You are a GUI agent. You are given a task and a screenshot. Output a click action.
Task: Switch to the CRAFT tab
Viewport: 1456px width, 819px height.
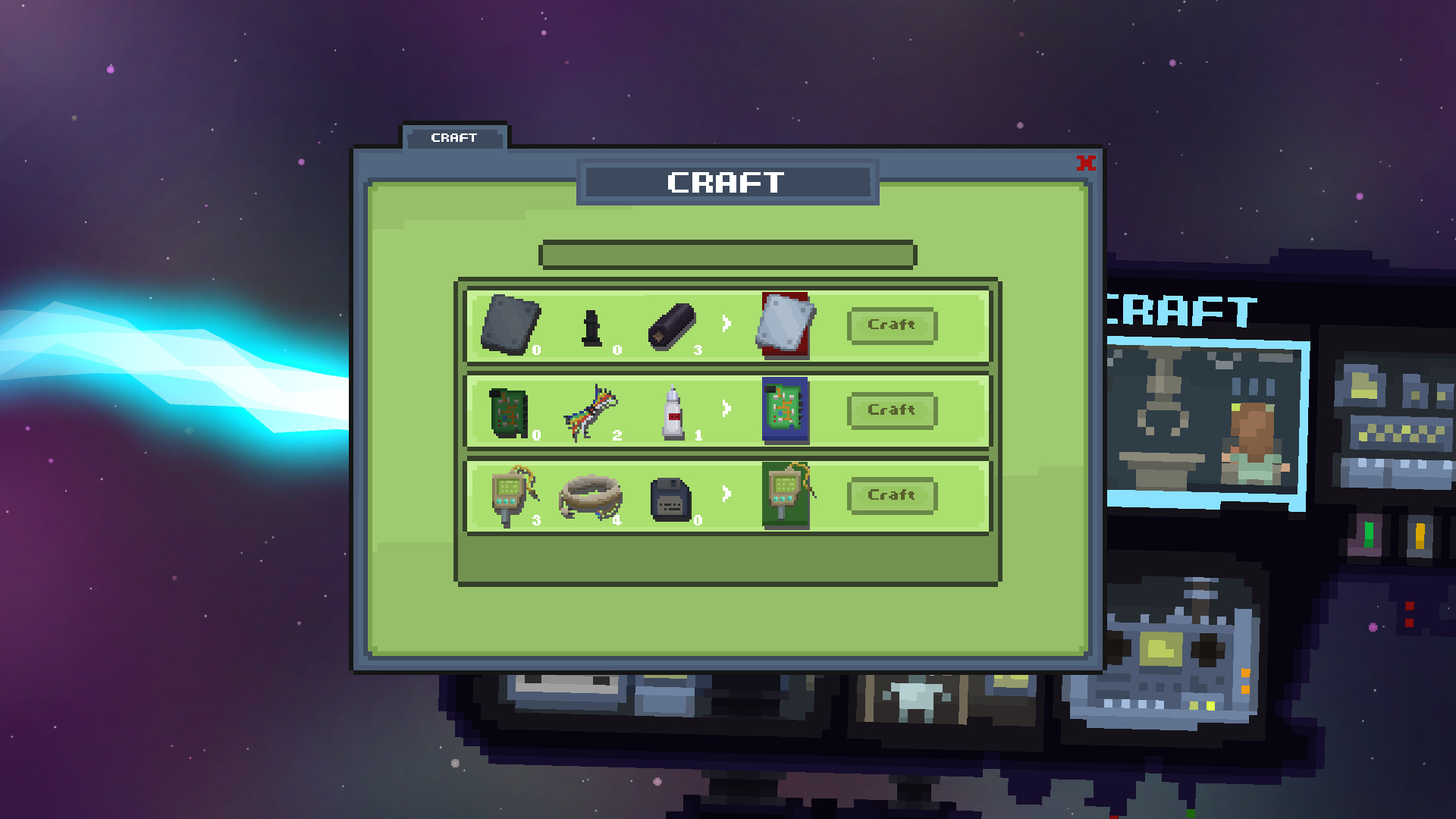click(x=453, y=137)
